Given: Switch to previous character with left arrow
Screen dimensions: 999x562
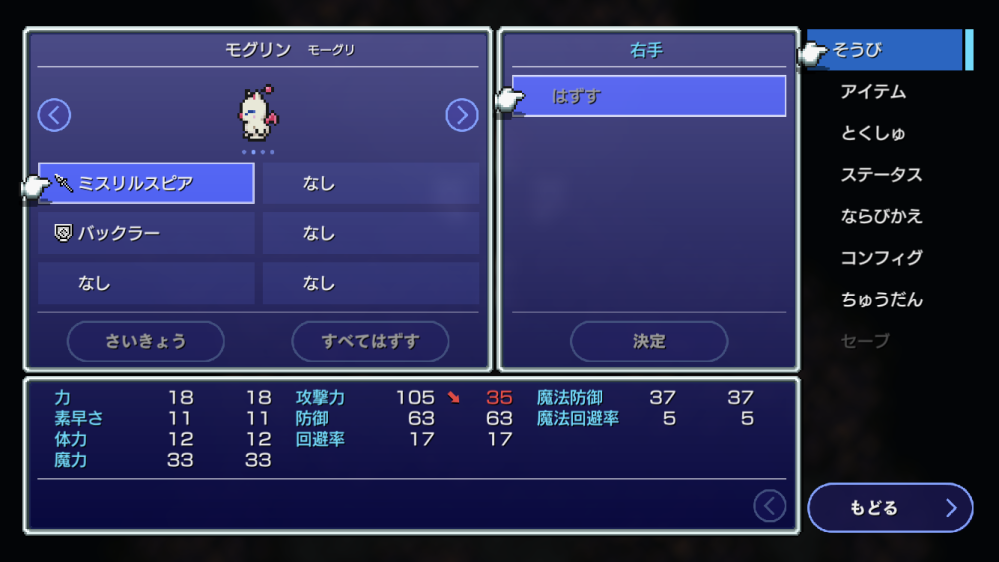Looking at the screenshot, I should [54, 115].
